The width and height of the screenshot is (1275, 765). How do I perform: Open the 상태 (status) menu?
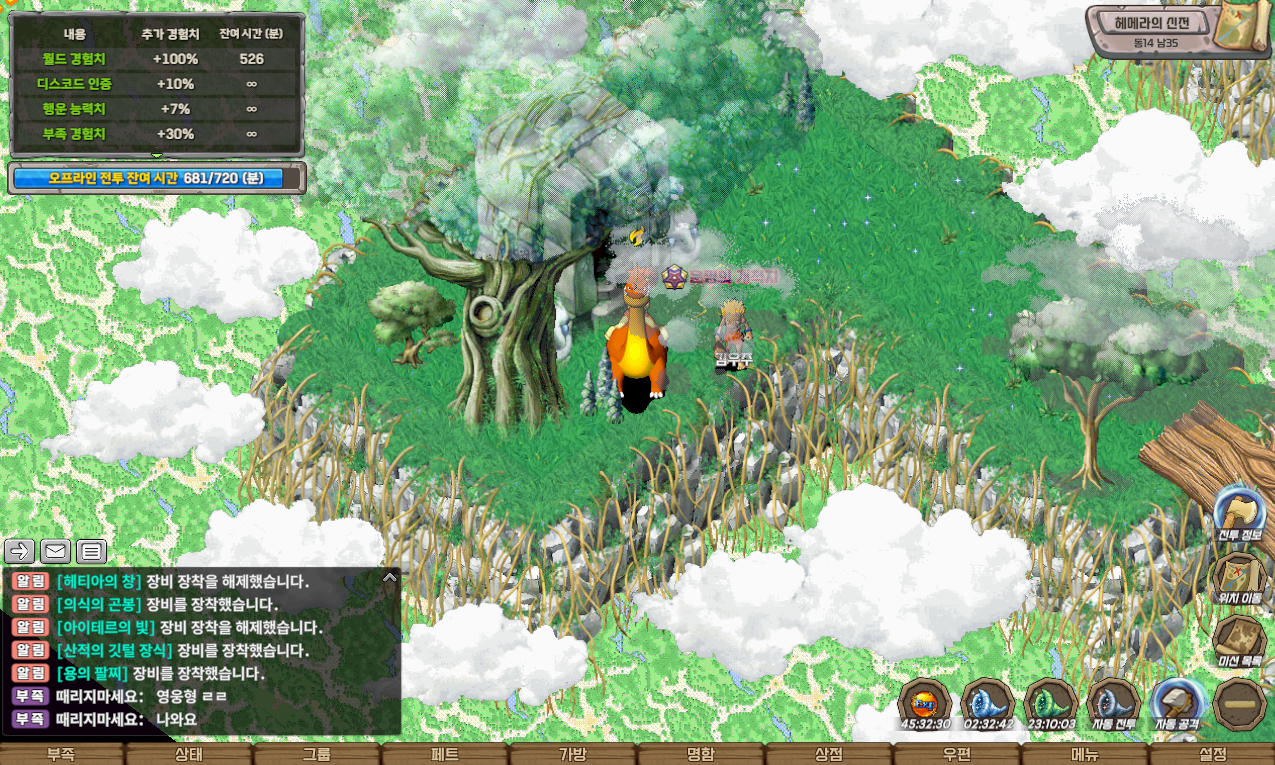point(189,754)
